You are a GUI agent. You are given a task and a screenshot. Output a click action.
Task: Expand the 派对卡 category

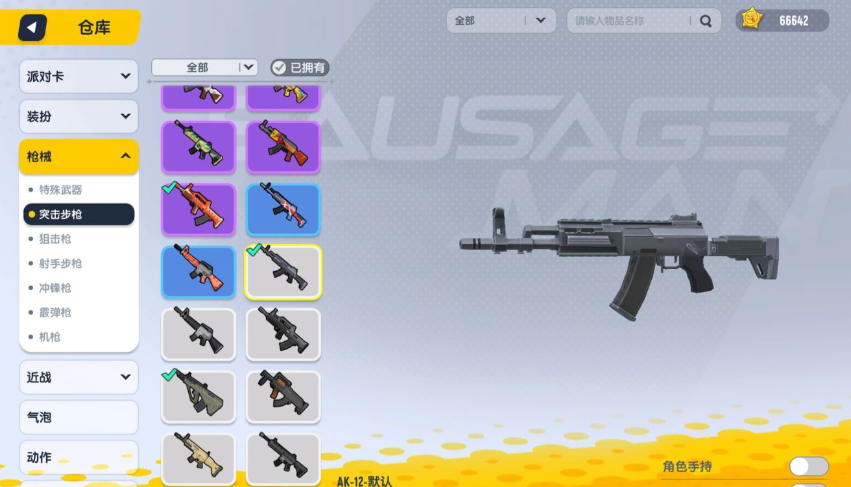click(x=78, y=77)
